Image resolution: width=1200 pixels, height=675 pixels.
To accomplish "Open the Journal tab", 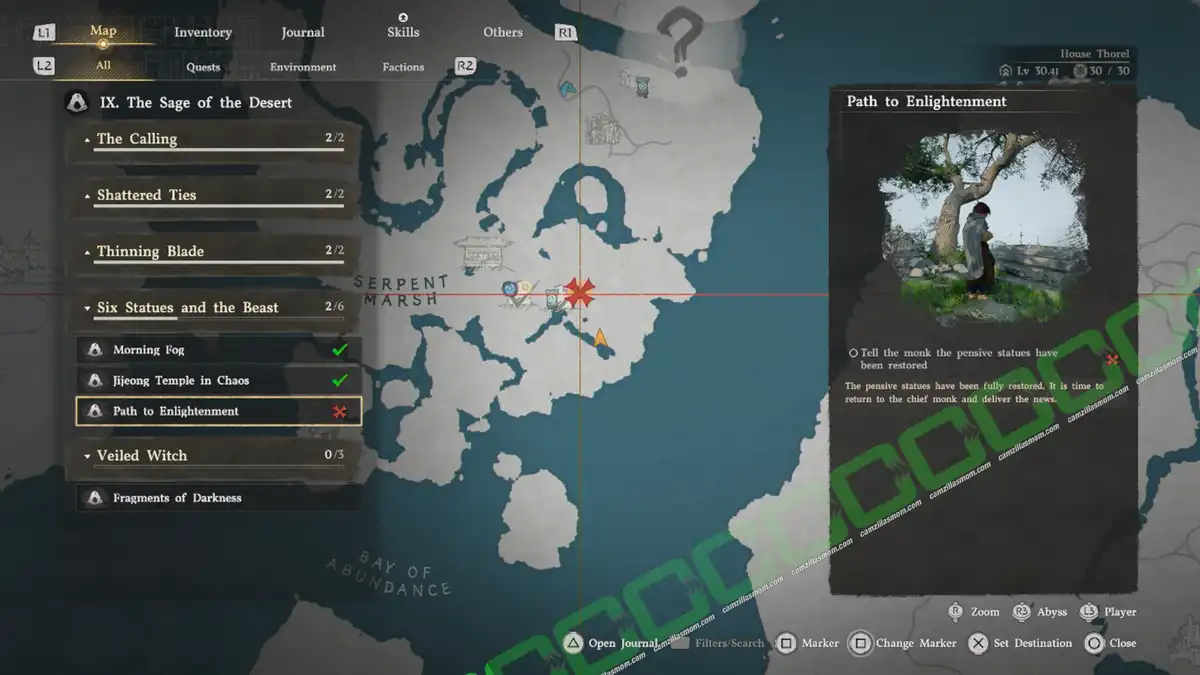I will pos(303,32).
